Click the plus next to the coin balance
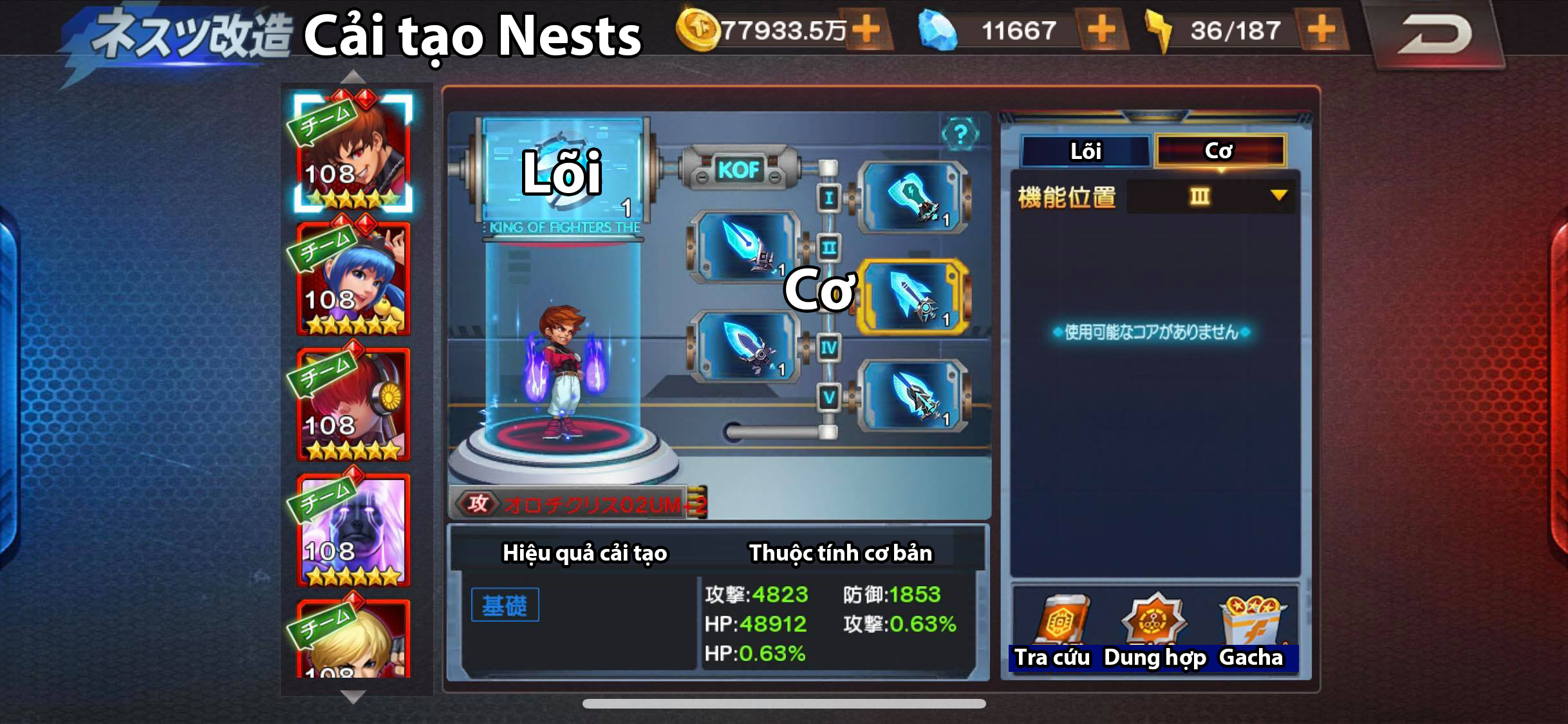The height and width of the screenshot is (724, 1568). click(x=867, y=29)
